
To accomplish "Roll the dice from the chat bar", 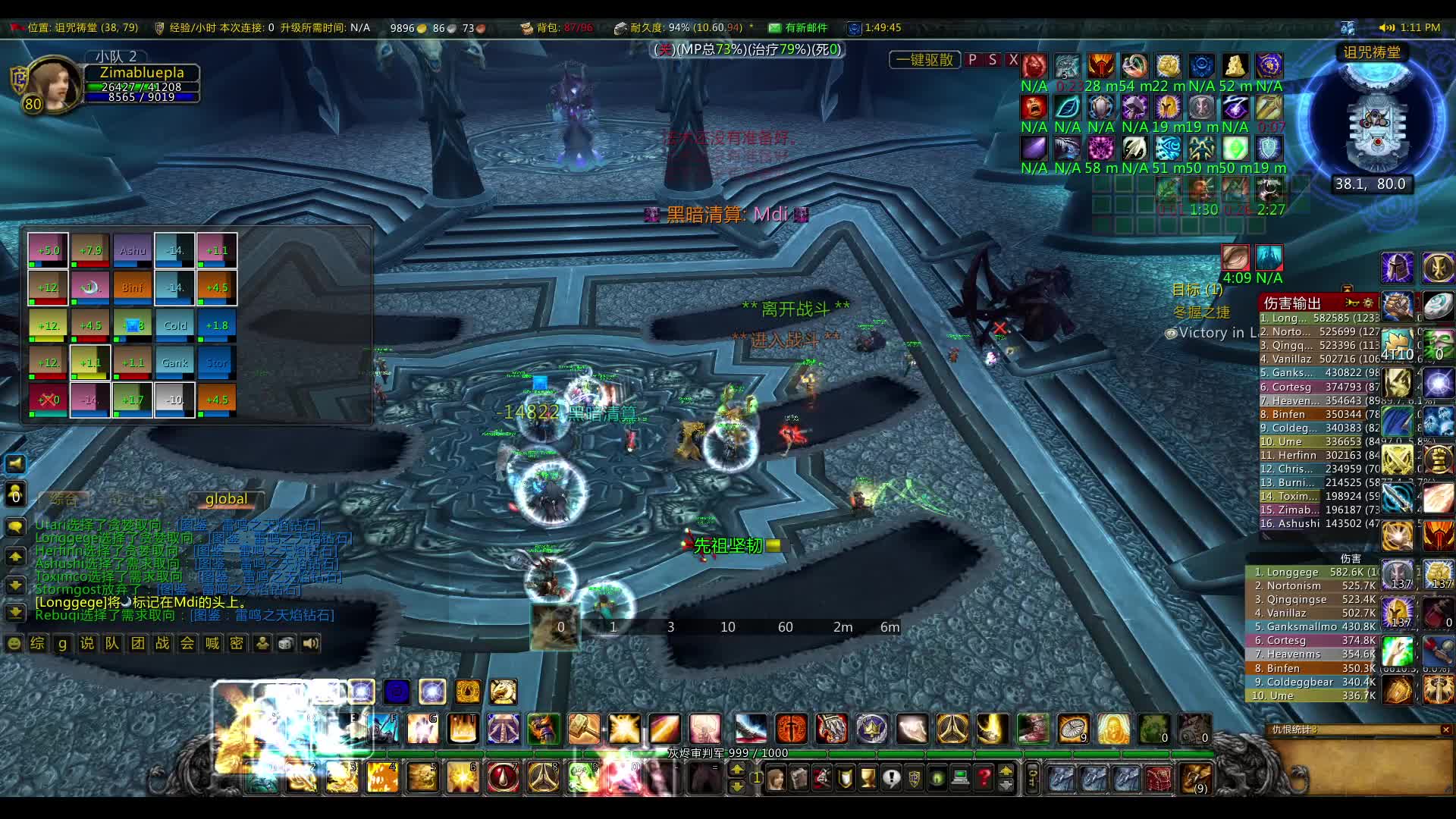I will 286,644.
